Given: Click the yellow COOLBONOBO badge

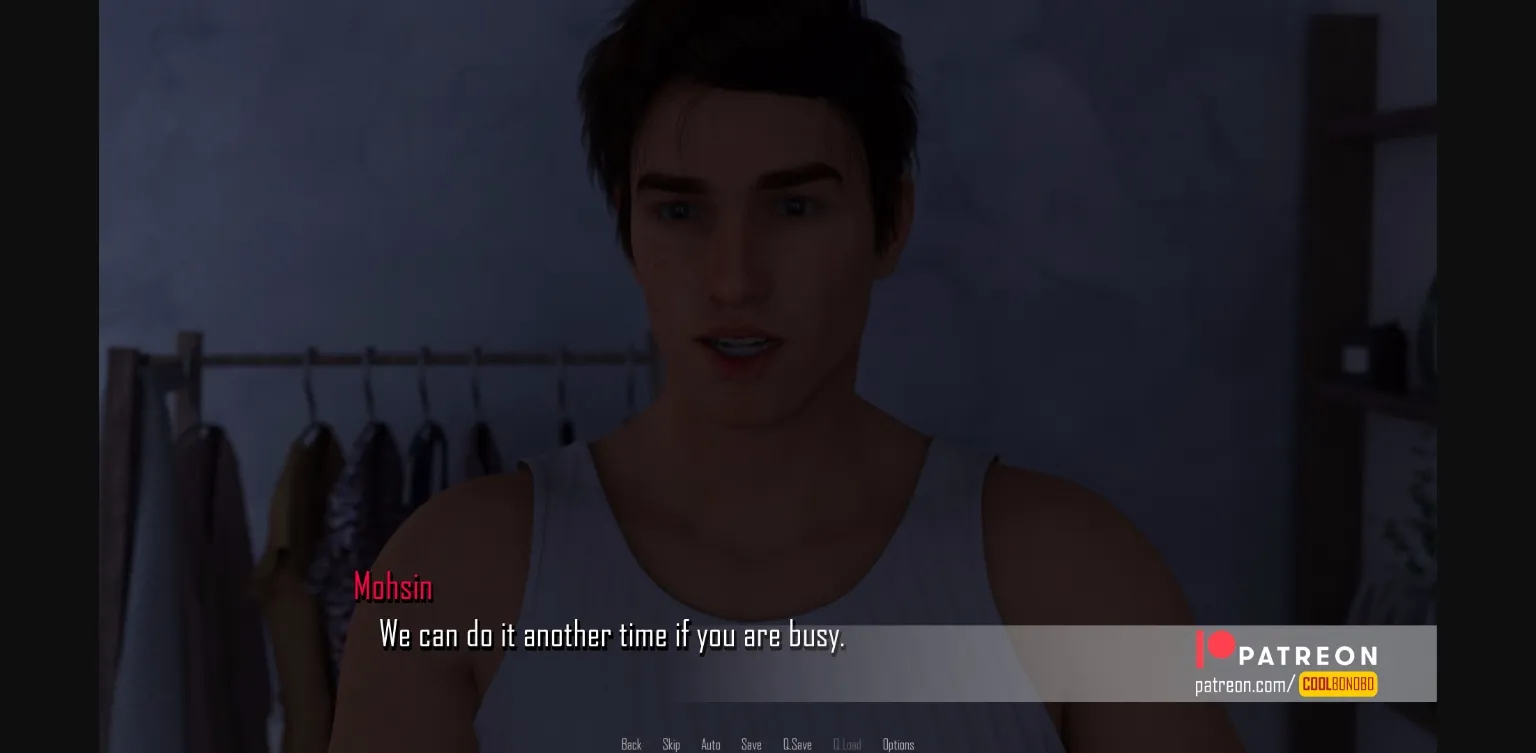Looking at the screenshot, I should click(x=1337, y=684).
